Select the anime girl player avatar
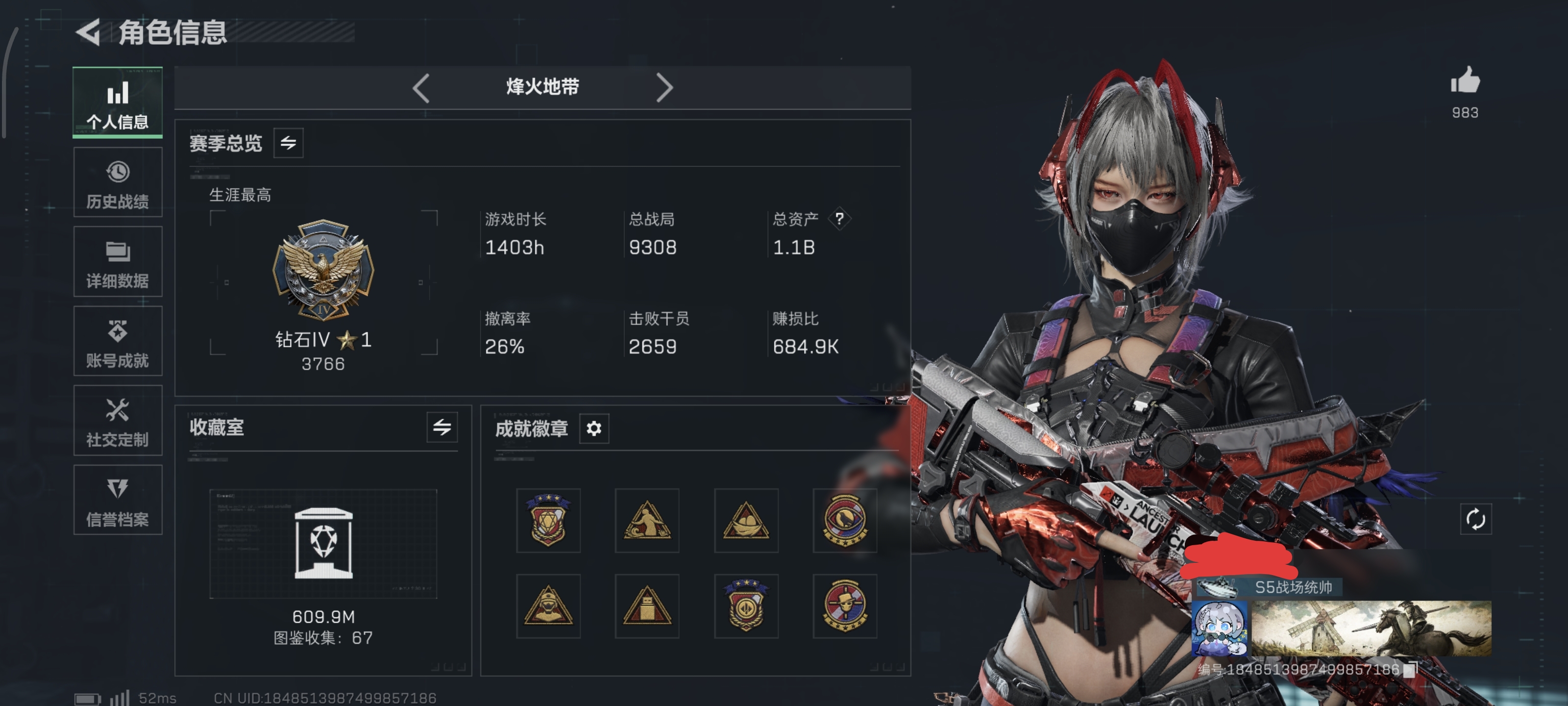1568x706 pixels. pyautogui.click(x=1219, y=629)
